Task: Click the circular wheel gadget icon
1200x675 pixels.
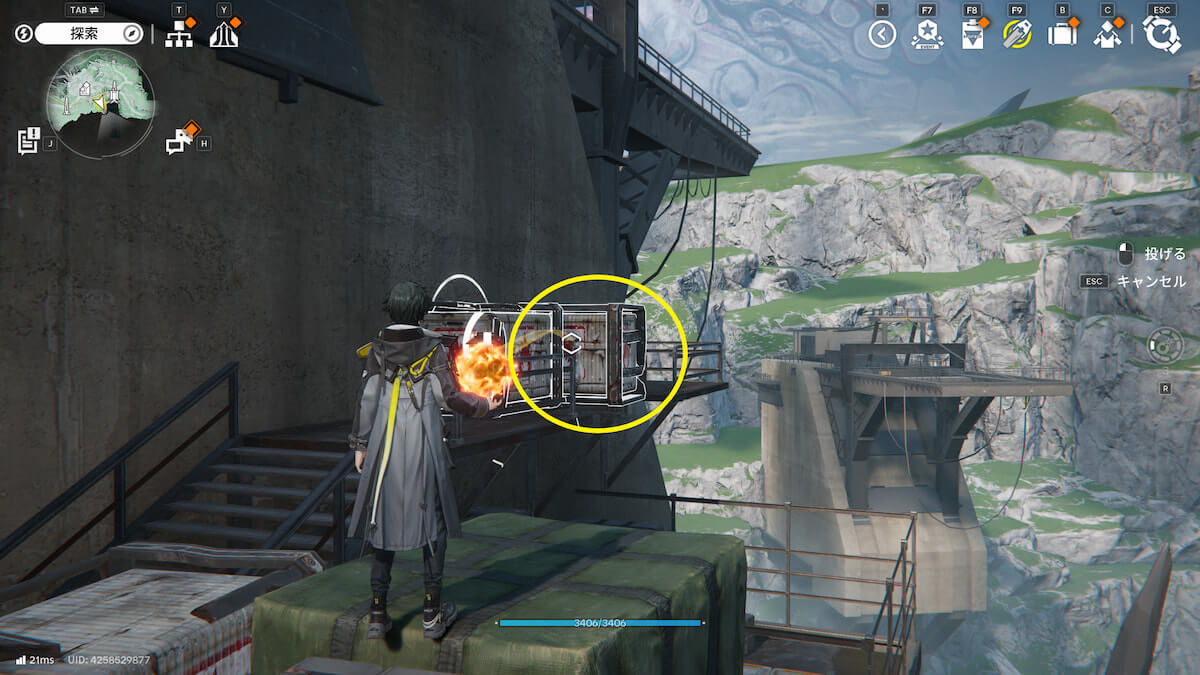Action: click(x=1165, y=347)
